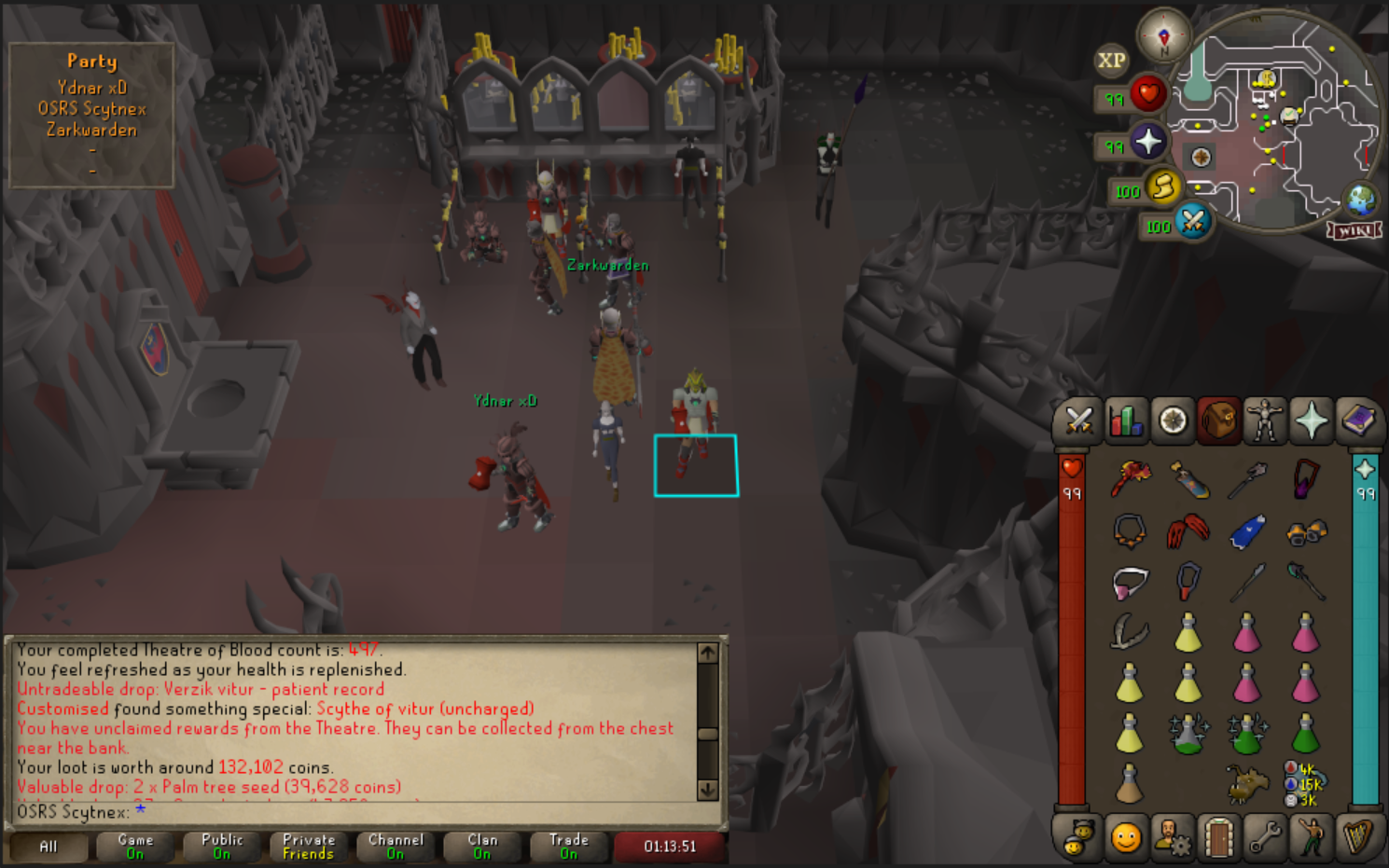Click the compass to face north

[x=1163, y=37]
